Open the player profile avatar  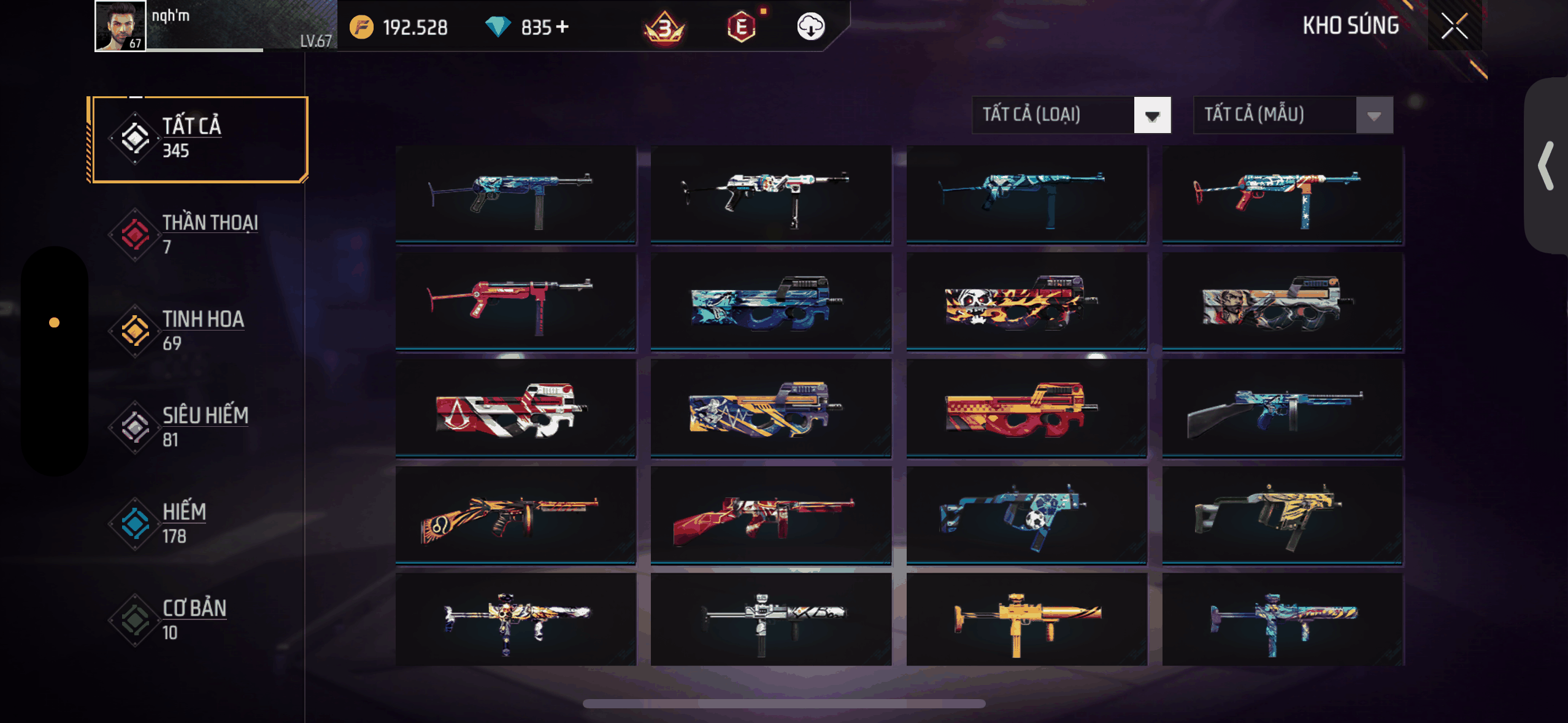click(x=120, y=26)
